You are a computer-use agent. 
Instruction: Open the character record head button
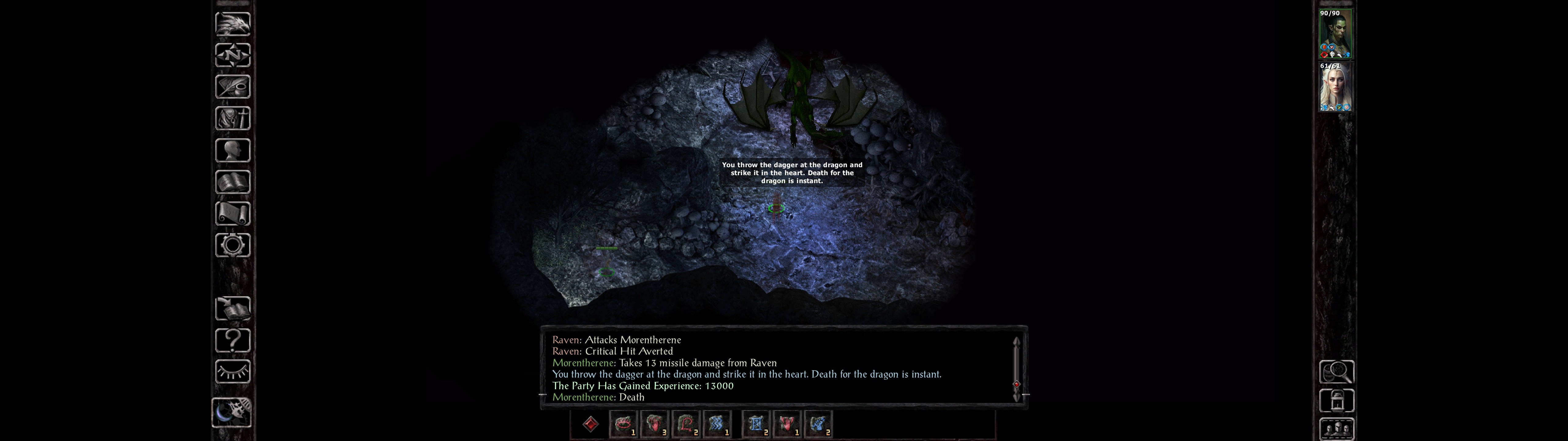click(232, 150)
